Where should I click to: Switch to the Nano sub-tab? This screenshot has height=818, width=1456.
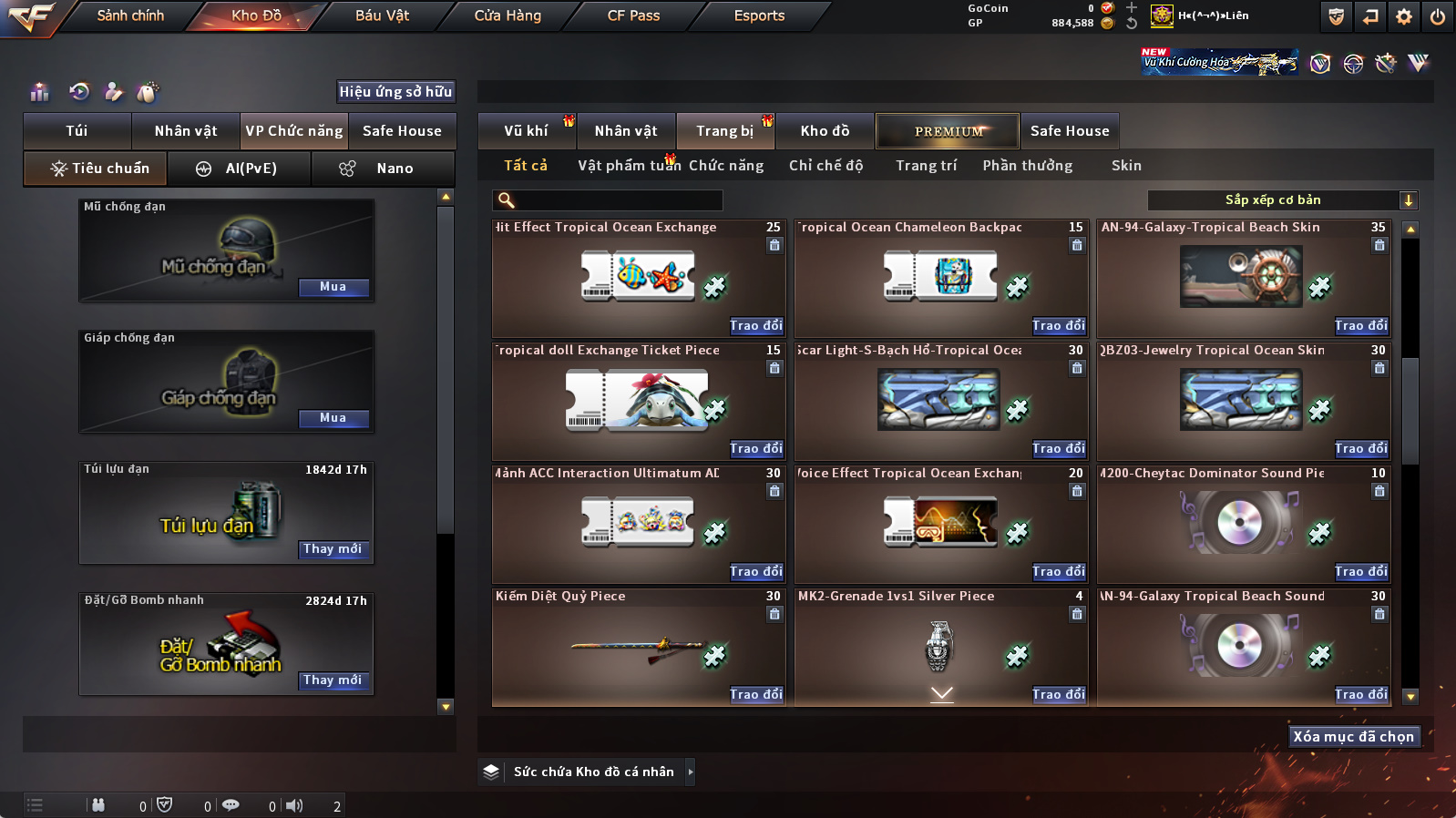[x=383, y=169]
